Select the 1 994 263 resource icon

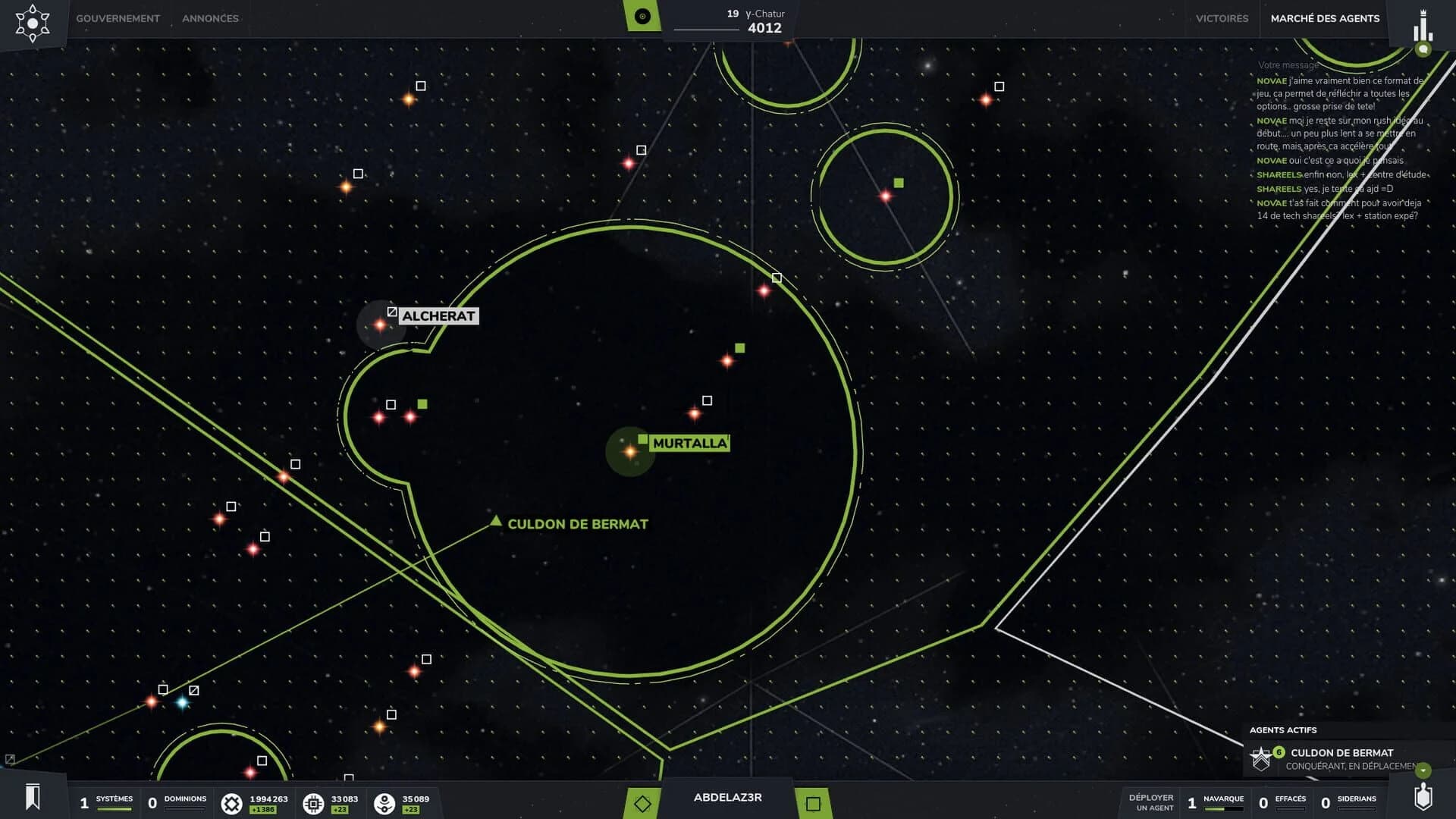234,802
